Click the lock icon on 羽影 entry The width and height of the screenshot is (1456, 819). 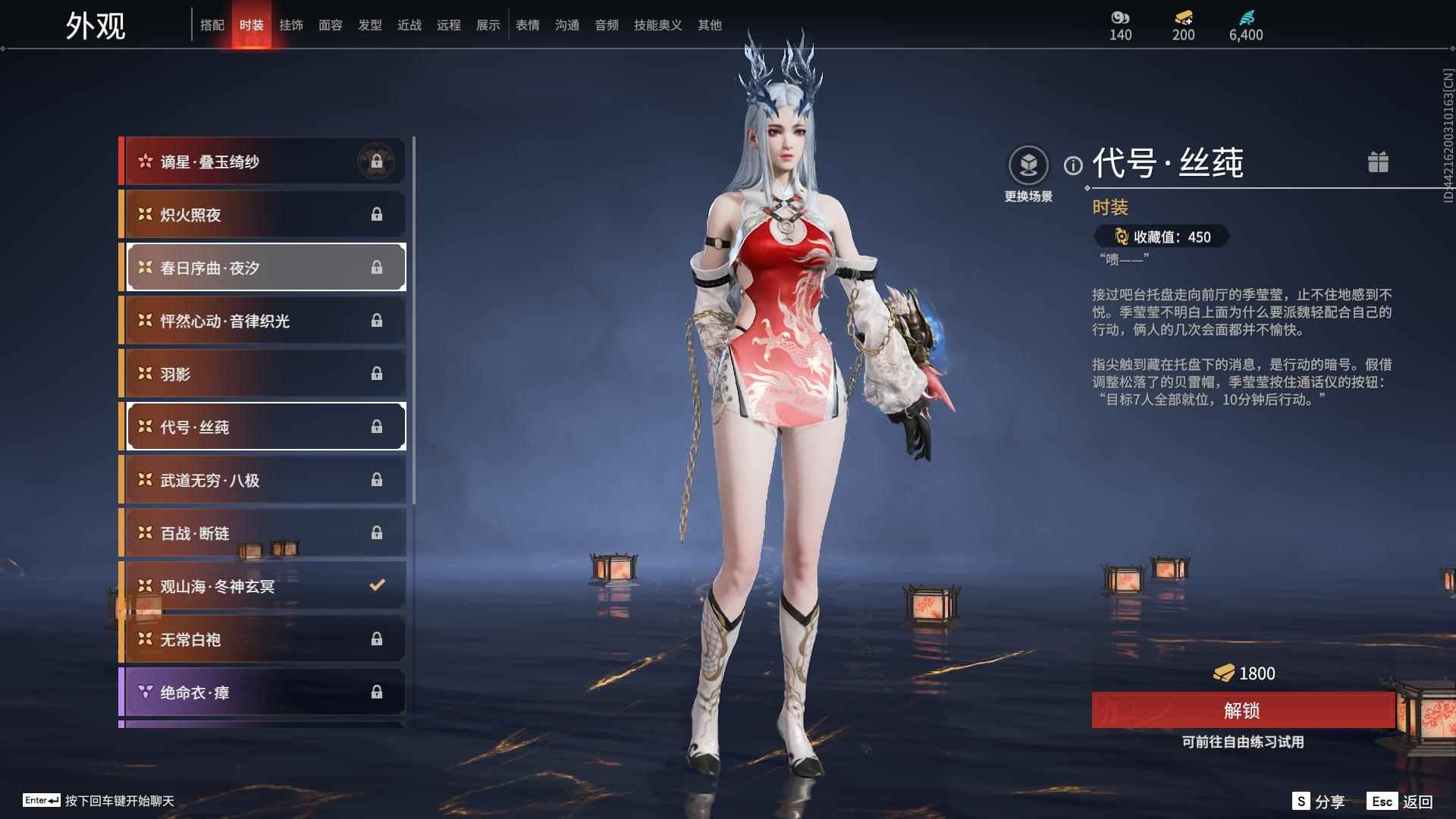pyautogui.click(x=378, y=373)
